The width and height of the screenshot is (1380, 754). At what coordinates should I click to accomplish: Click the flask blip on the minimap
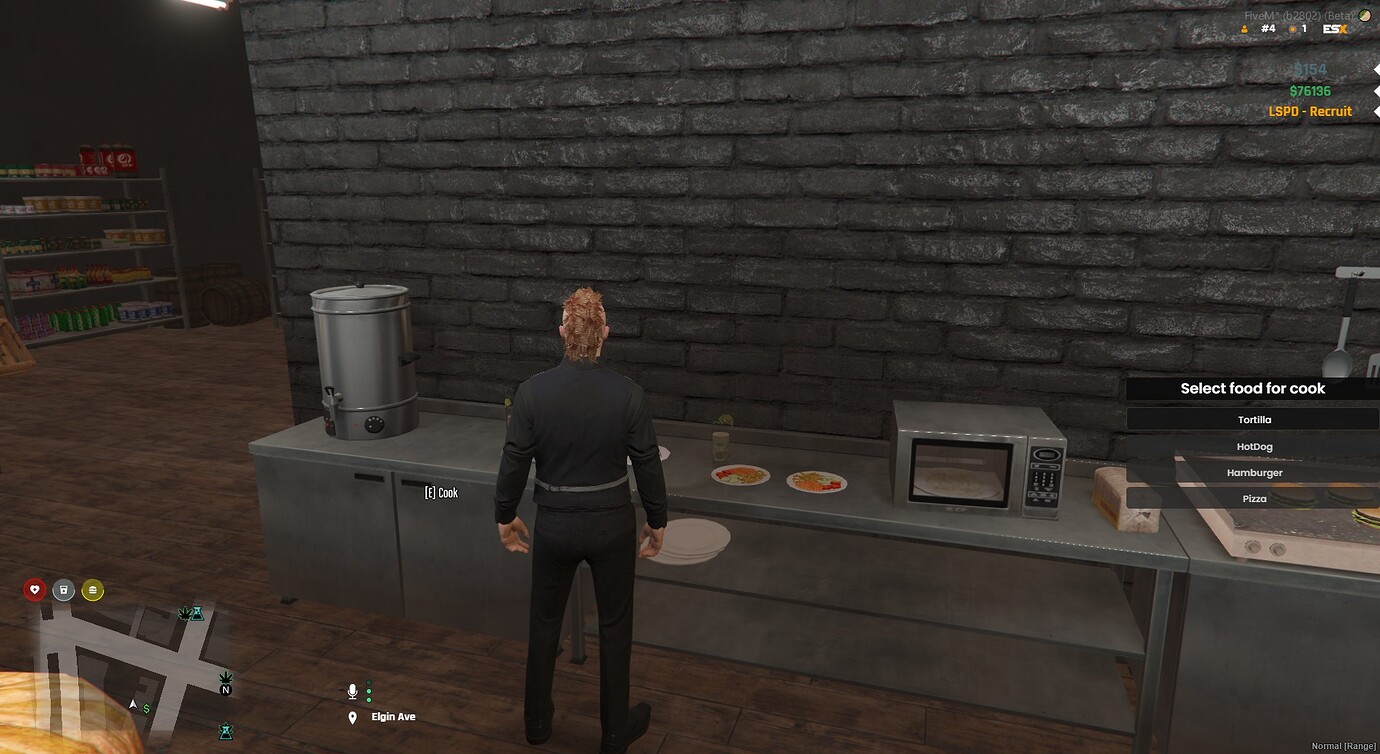[198, 614]
